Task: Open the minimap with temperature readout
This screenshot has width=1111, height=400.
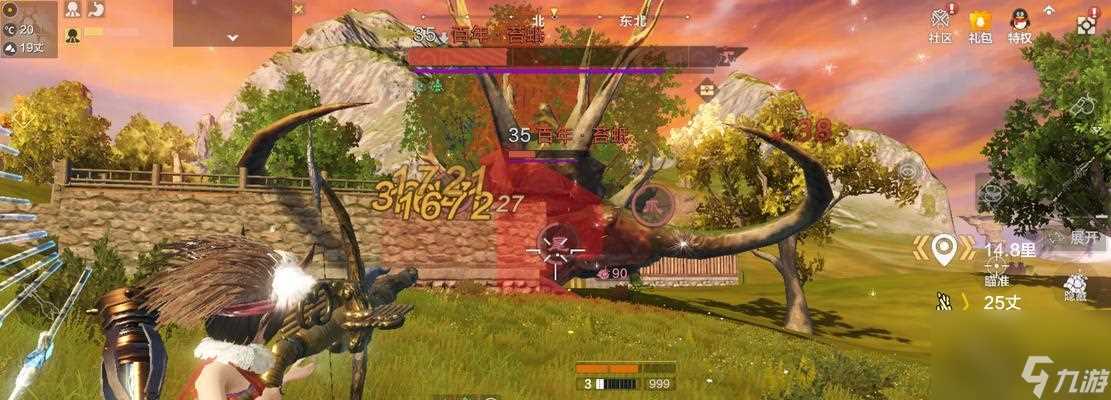Action: [29, 27]
